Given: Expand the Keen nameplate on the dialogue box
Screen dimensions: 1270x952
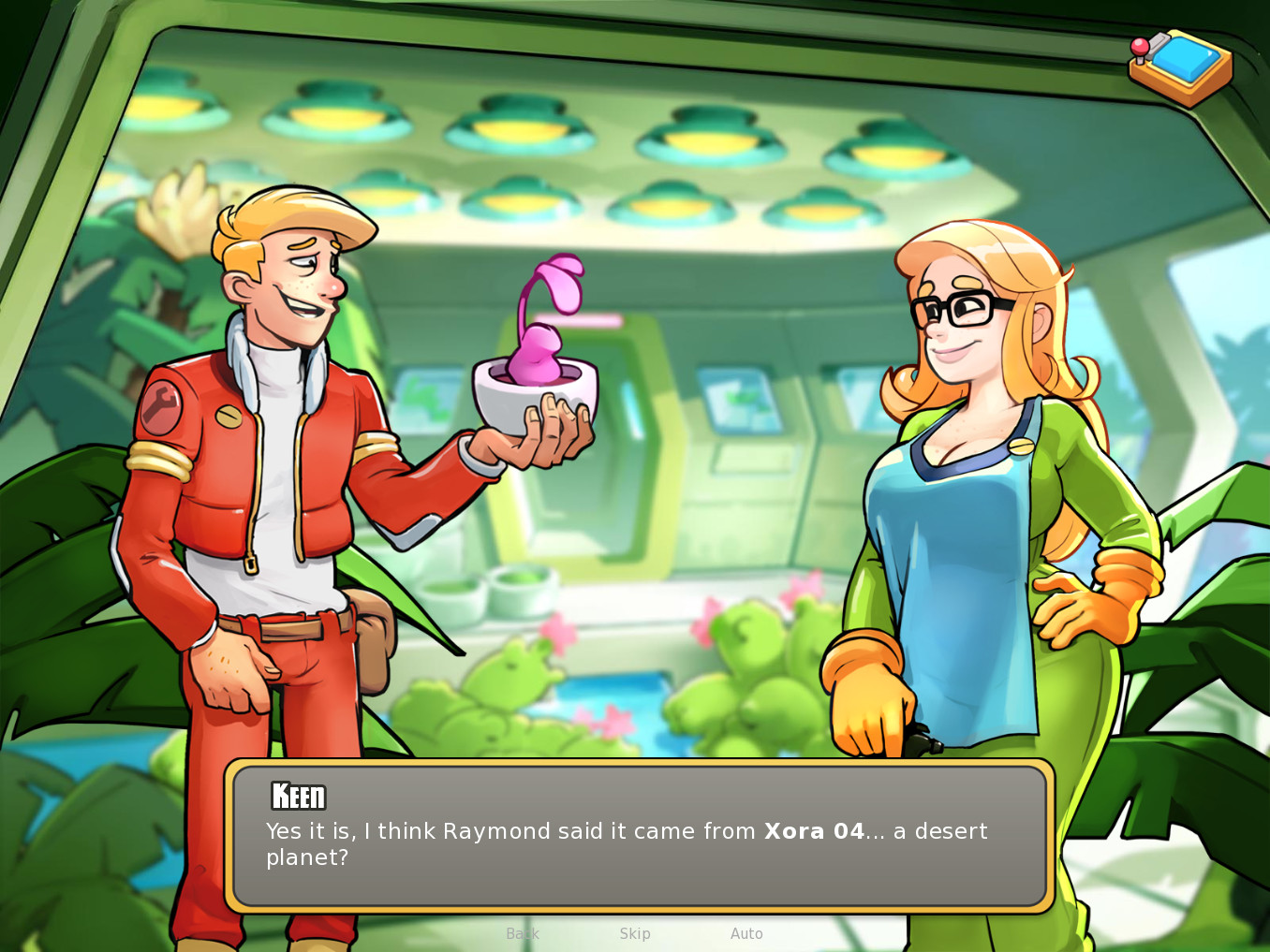Looking at the screenshot, I should 296,797.
